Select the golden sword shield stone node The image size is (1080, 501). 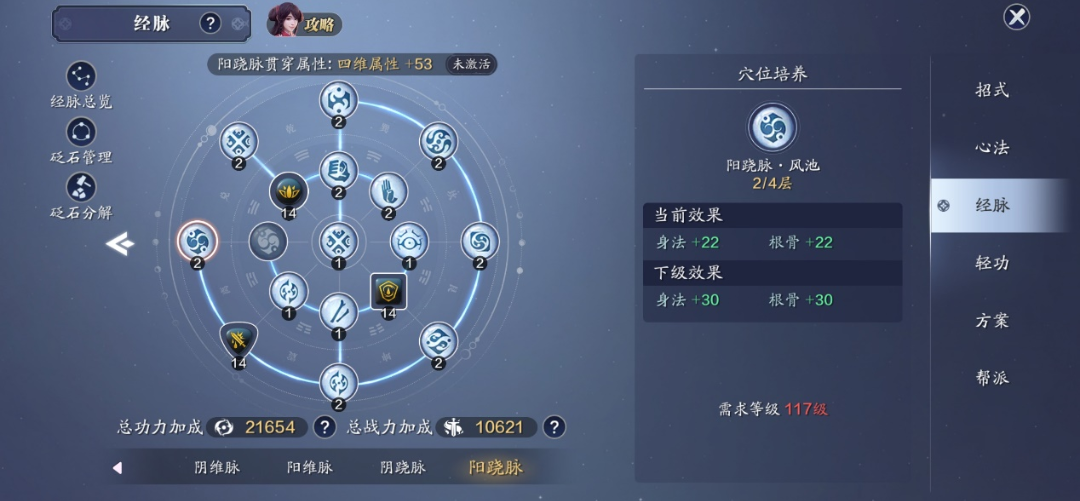238,341
